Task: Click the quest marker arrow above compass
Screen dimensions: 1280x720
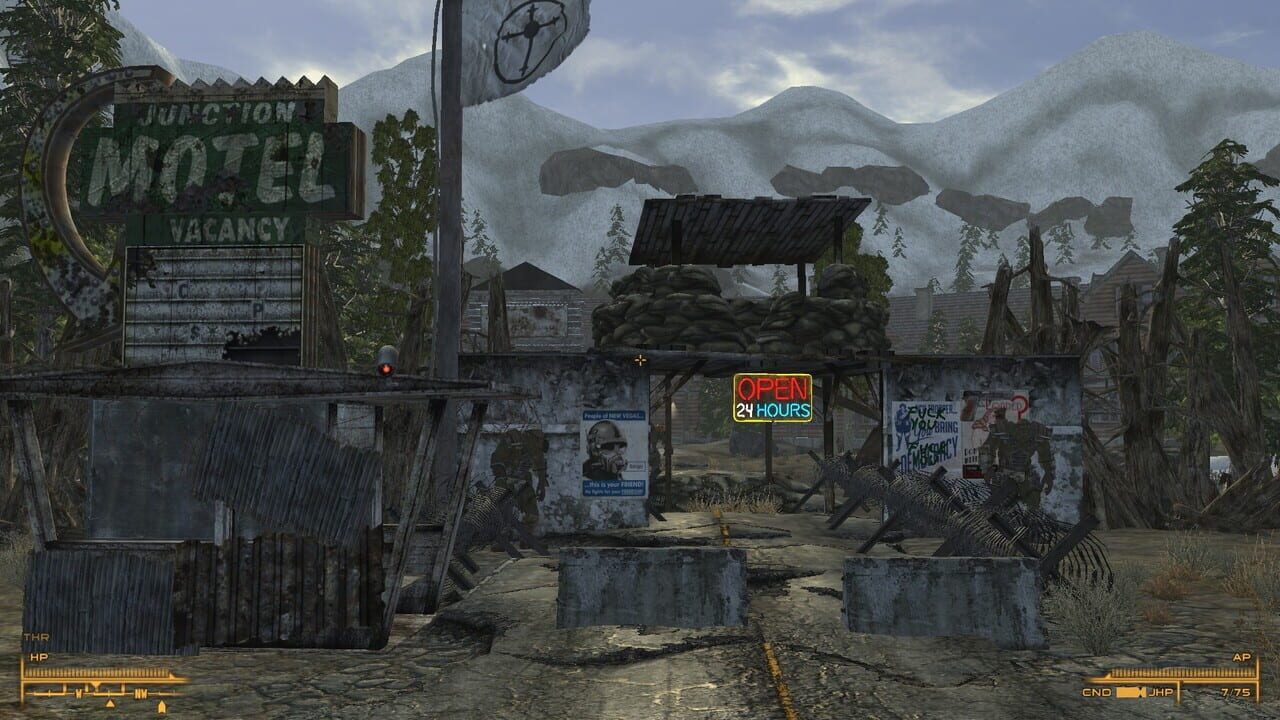Action: click(96, 683)
